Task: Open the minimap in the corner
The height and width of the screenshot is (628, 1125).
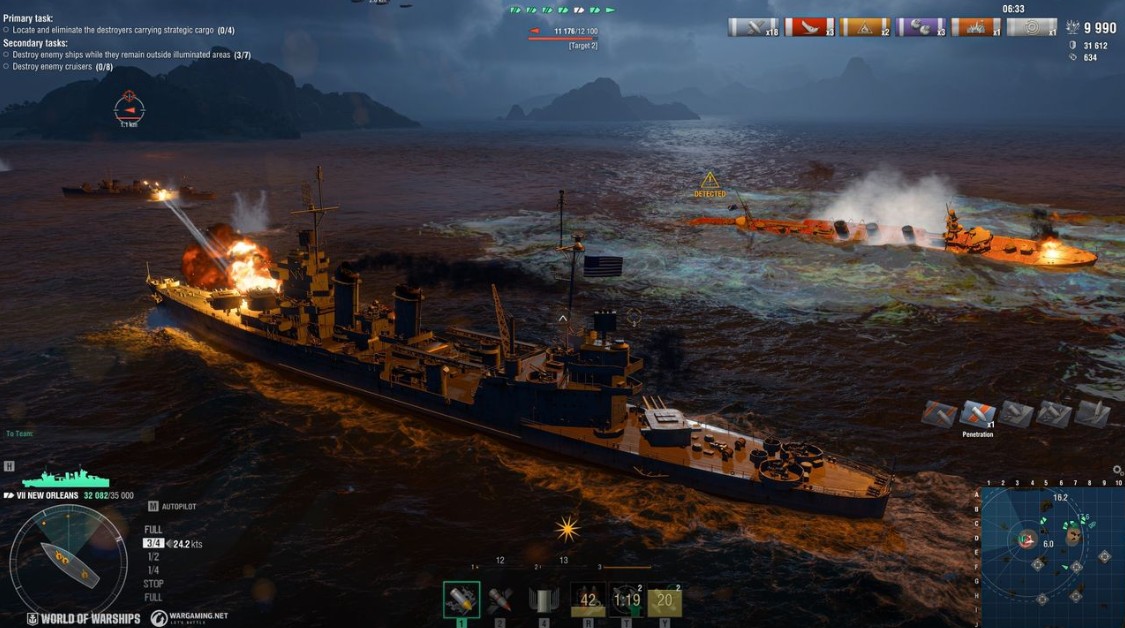Action: point(1052,556)
